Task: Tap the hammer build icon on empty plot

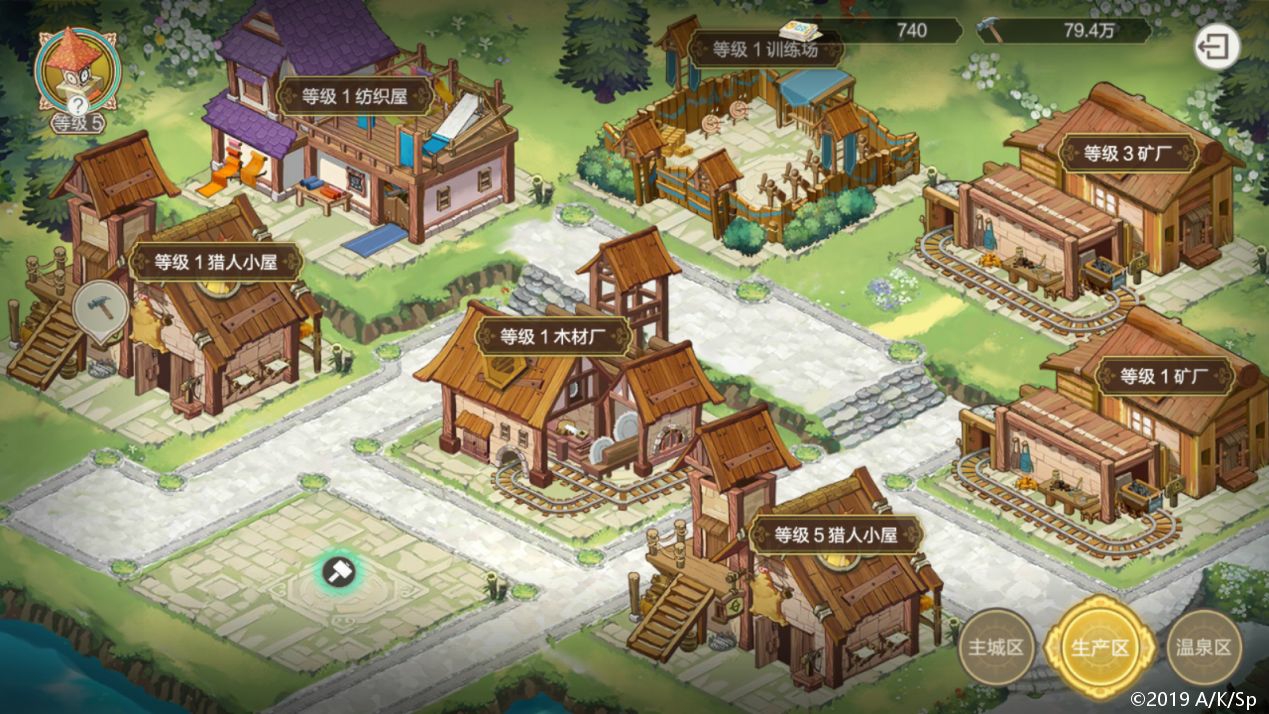Action: pos(338,572)
